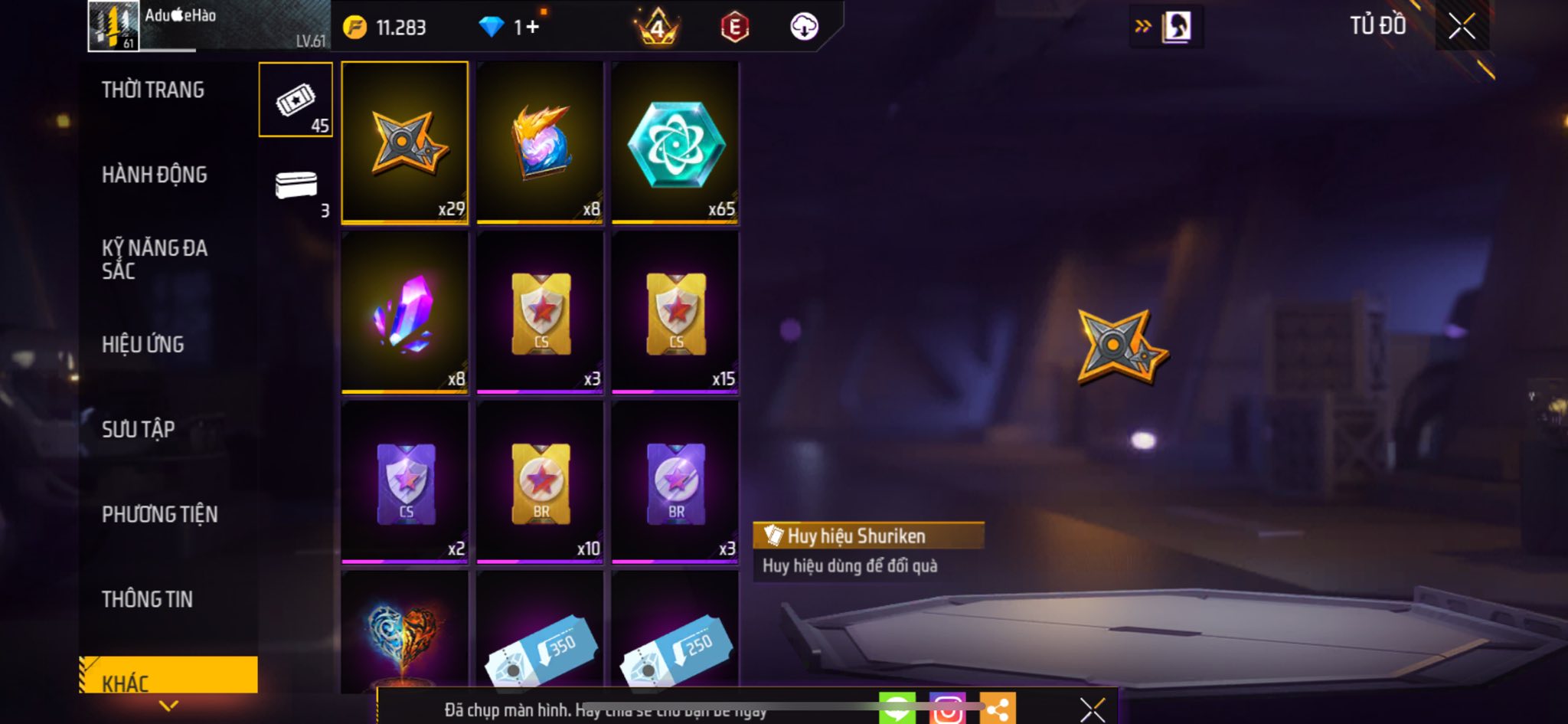Dismiss the screenshot share banner

point(1093,710)
